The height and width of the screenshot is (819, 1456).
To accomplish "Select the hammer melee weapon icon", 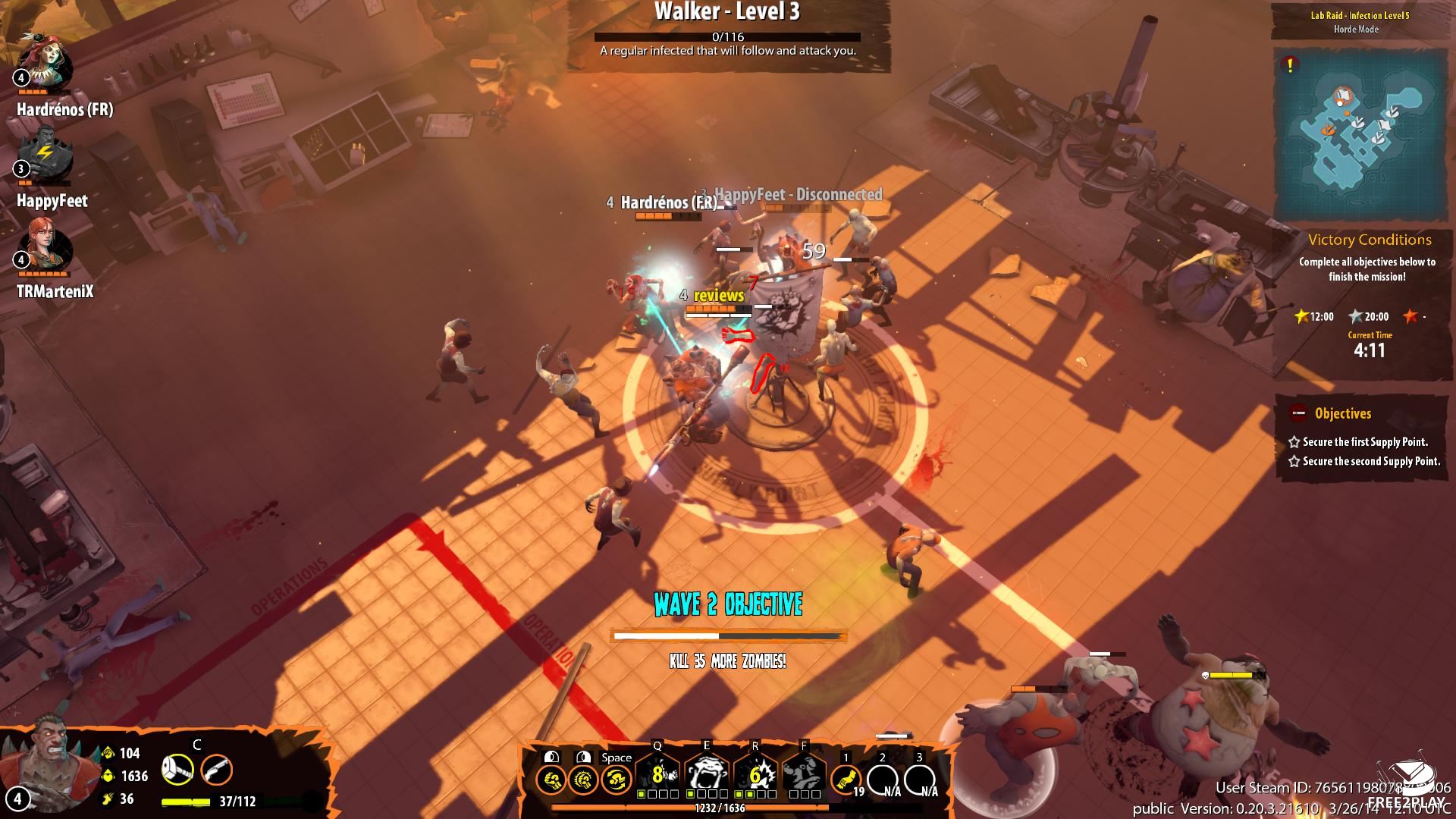I will [177, 770].
